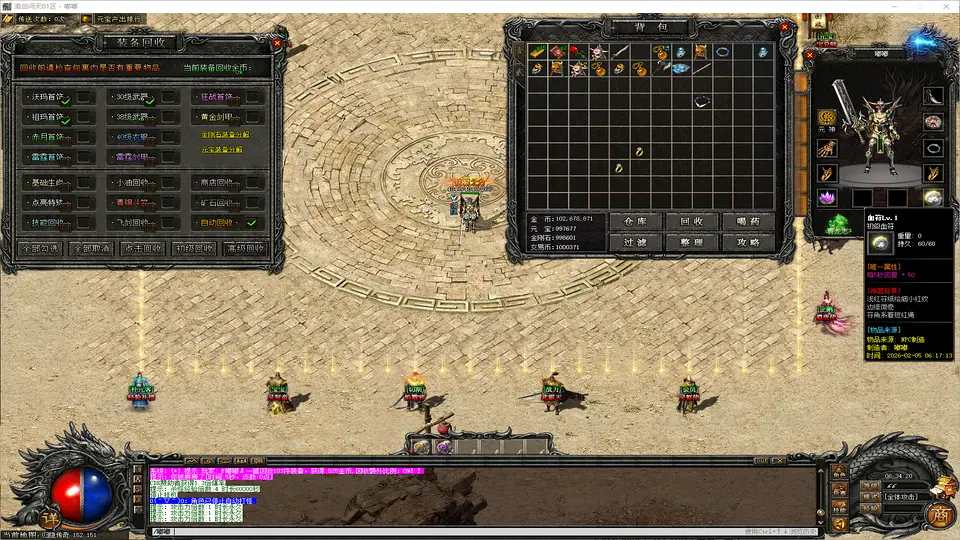Choose the 高级回收 advanced recycle button
Screen dimensions: 960x540
tap(245, 248)
